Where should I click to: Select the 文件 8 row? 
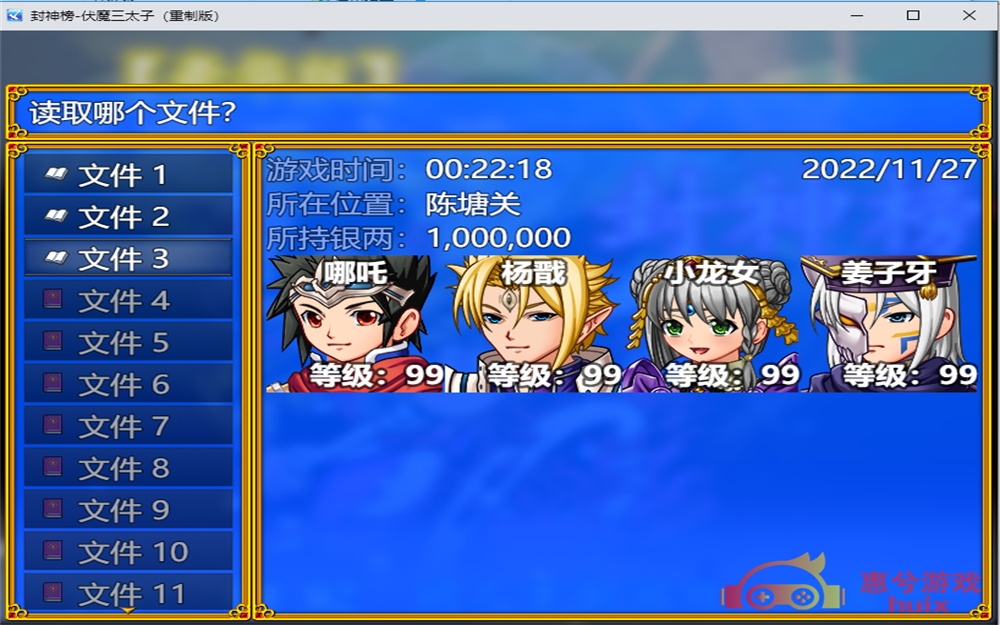pos(128,469)
